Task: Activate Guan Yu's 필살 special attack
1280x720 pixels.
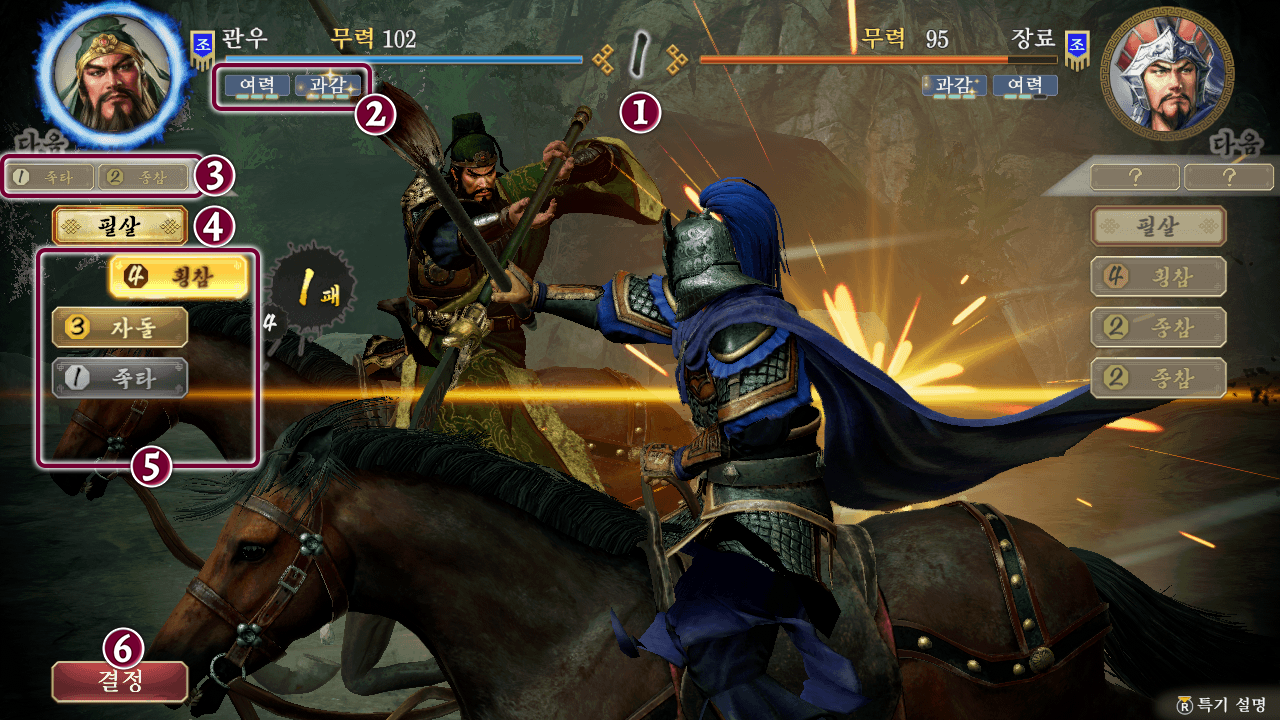Action: 120,227
